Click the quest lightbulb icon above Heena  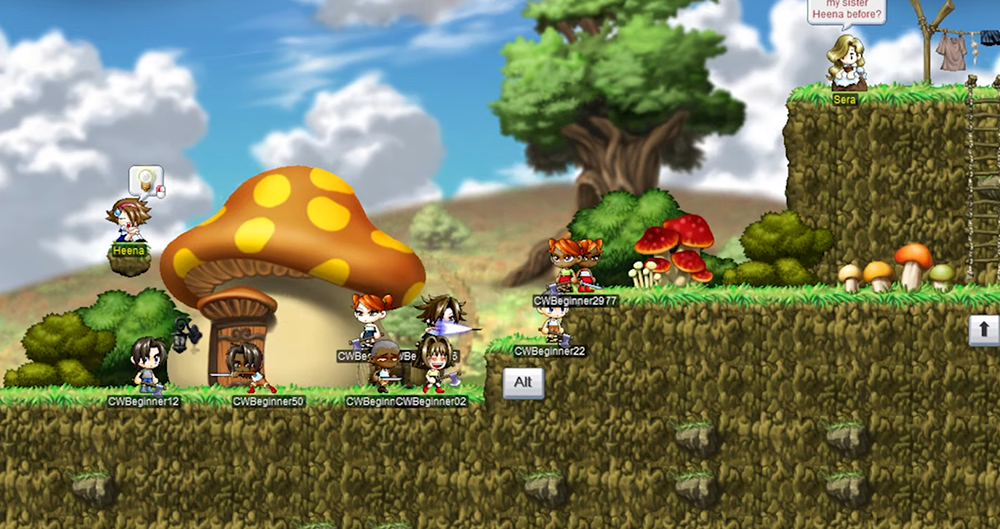[x=146, y=180]
